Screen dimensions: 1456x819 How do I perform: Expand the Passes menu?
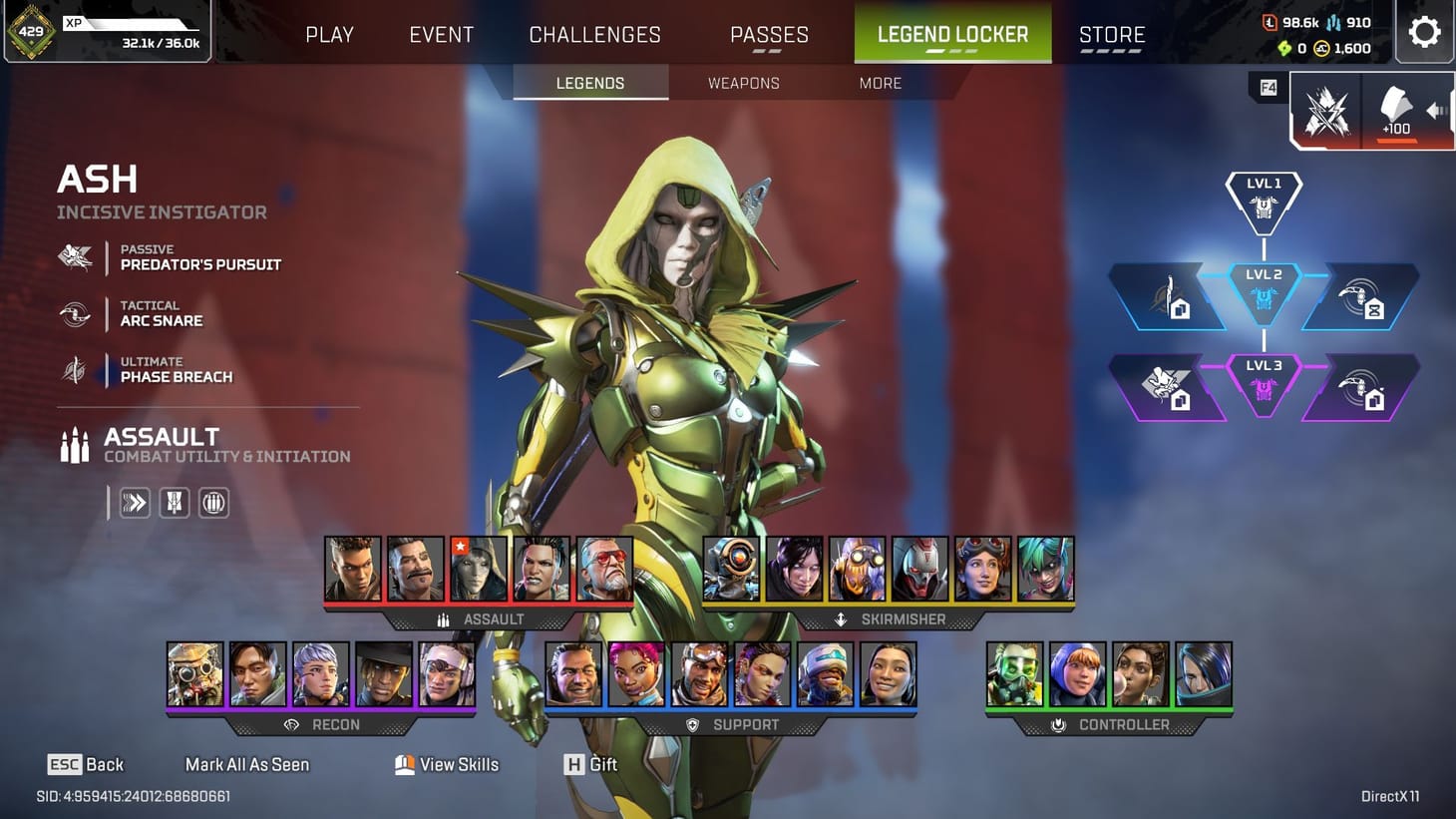point(769,33)
